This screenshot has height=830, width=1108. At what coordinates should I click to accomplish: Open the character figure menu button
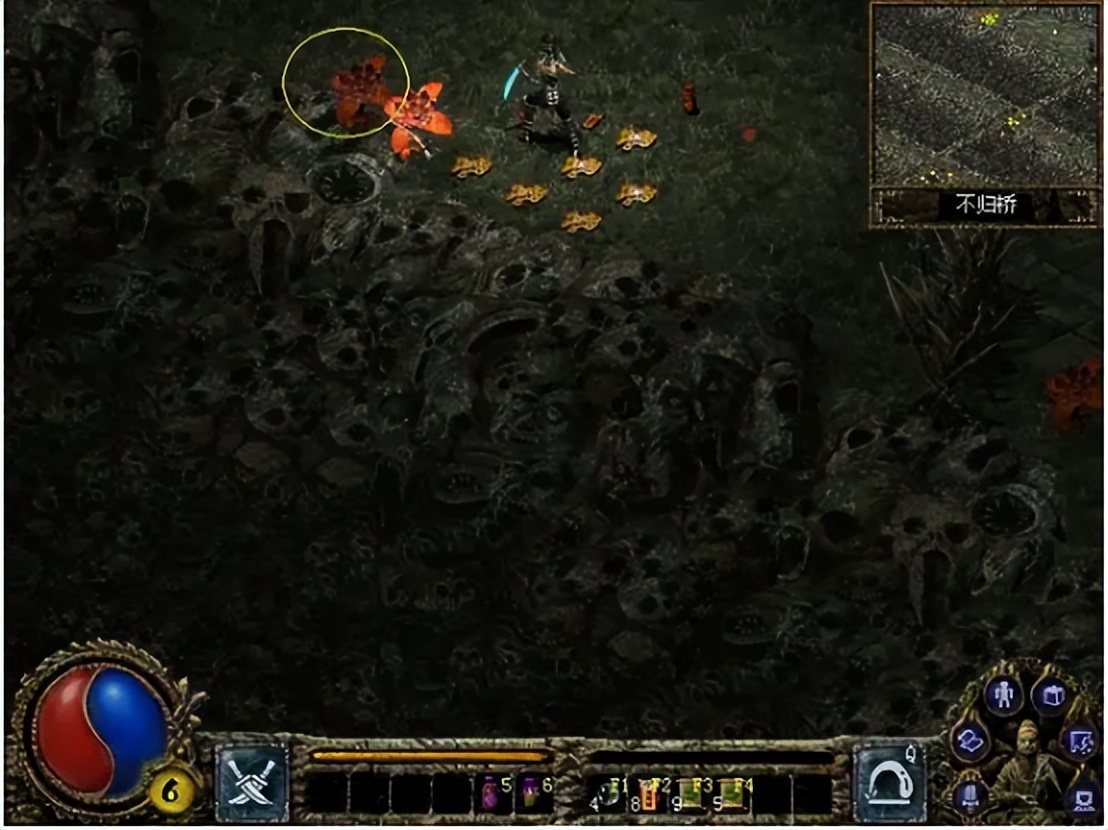coord(1002,694)
